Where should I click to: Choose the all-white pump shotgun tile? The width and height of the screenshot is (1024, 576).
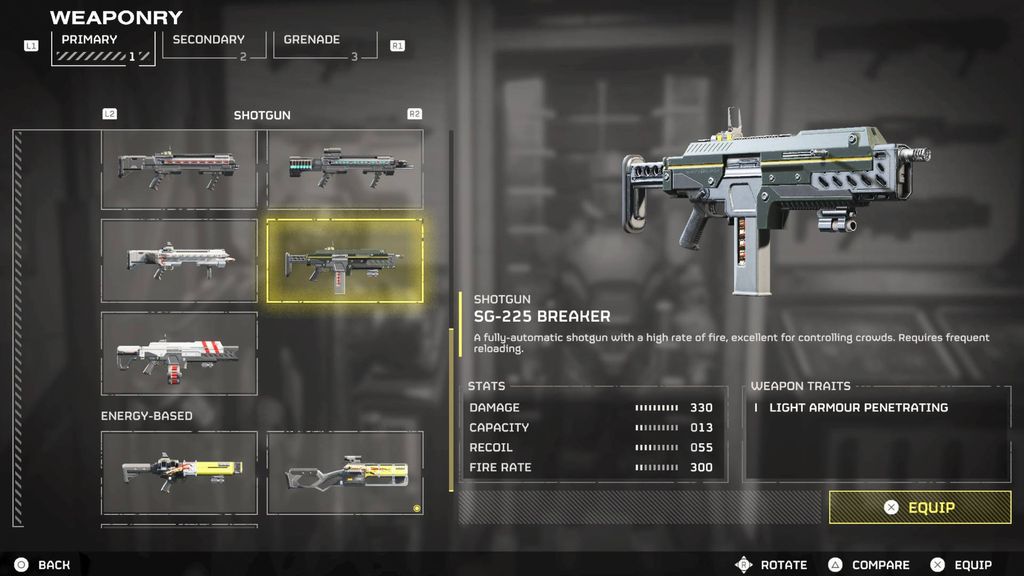point(179,261)
